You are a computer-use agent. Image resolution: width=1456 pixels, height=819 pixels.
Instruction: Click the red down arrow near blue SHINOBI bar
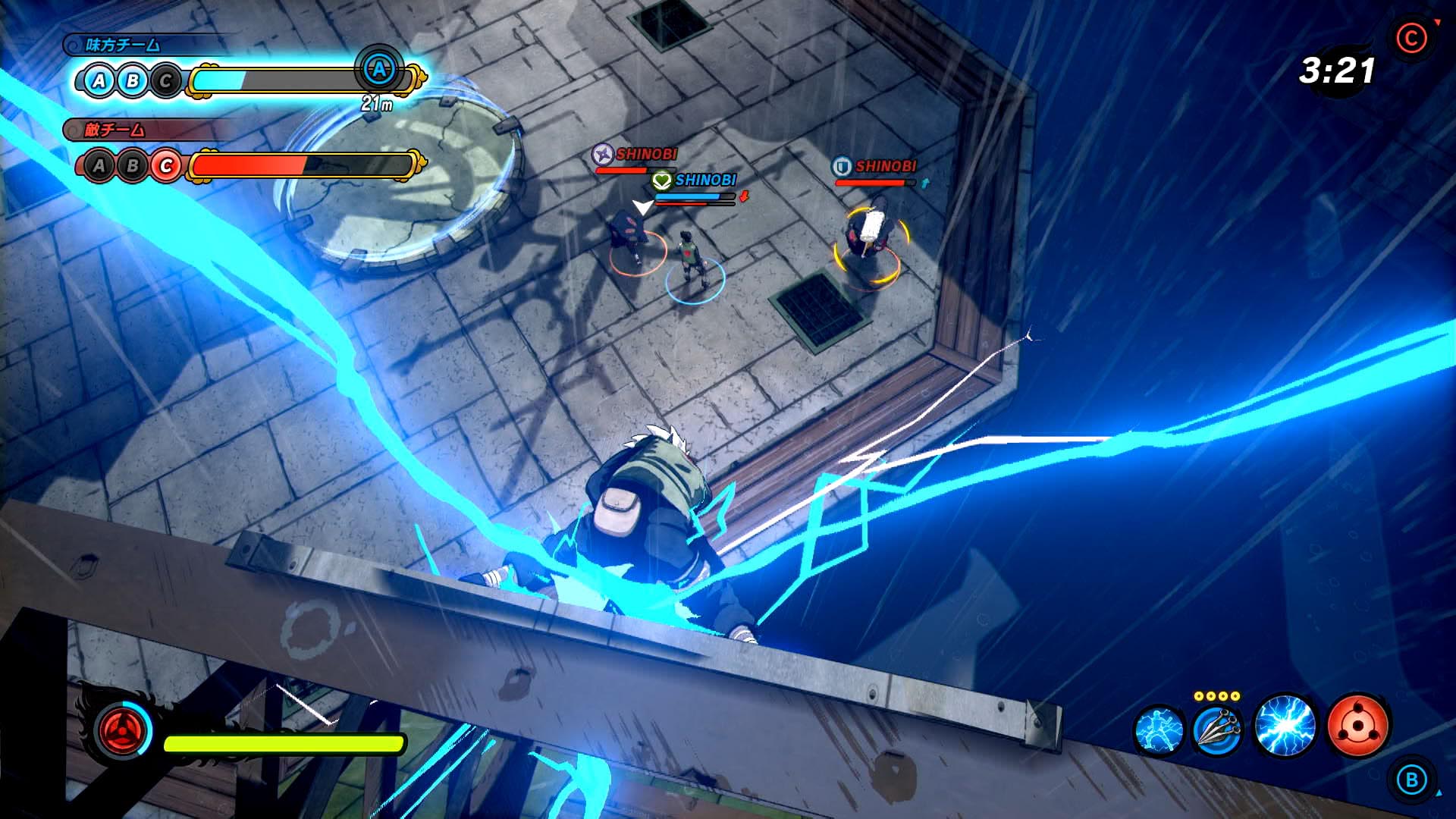[x=744, y=198]
